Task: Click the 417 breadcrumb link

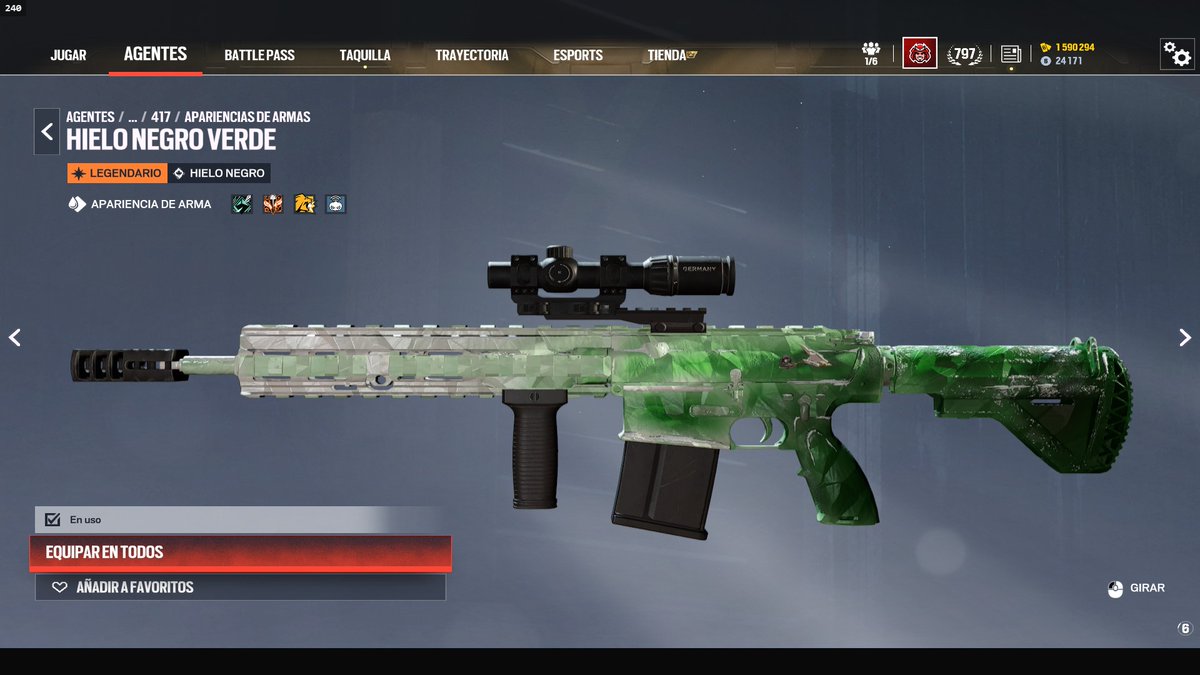Action: (160, 117)
